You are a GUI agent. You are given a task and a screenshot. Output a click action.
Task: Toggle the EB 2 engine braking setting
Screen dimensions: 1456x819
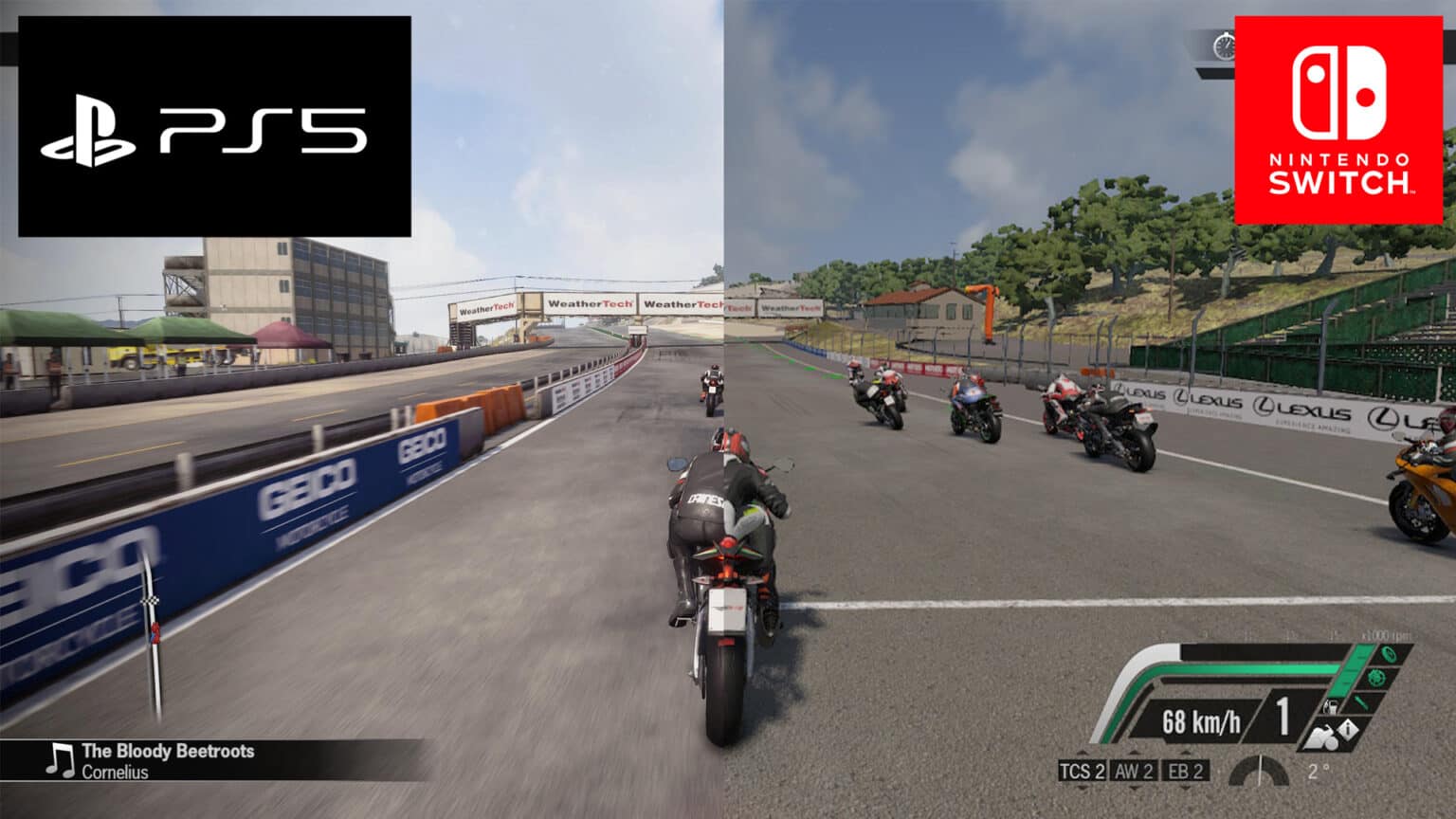1184,771
